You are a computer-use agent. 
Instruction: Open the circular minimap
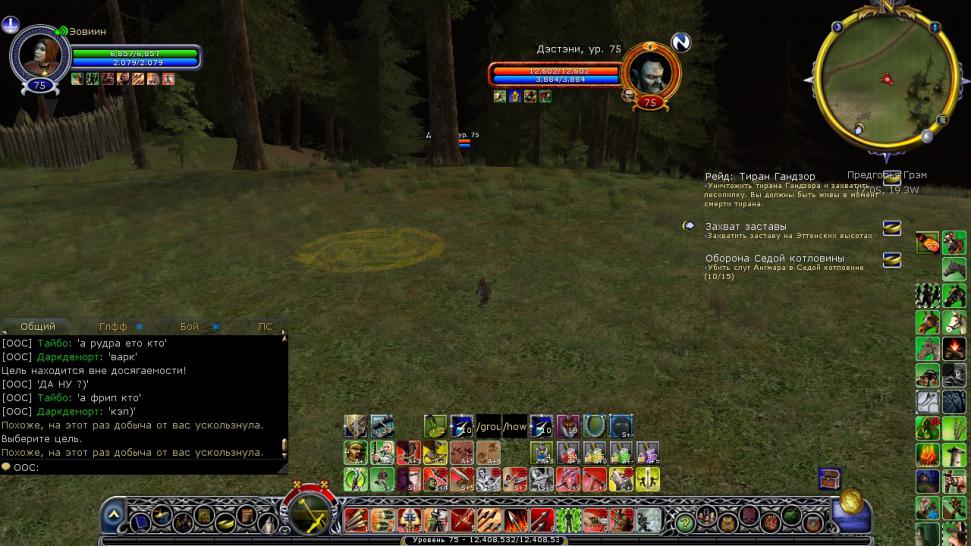tap(879, 79)
